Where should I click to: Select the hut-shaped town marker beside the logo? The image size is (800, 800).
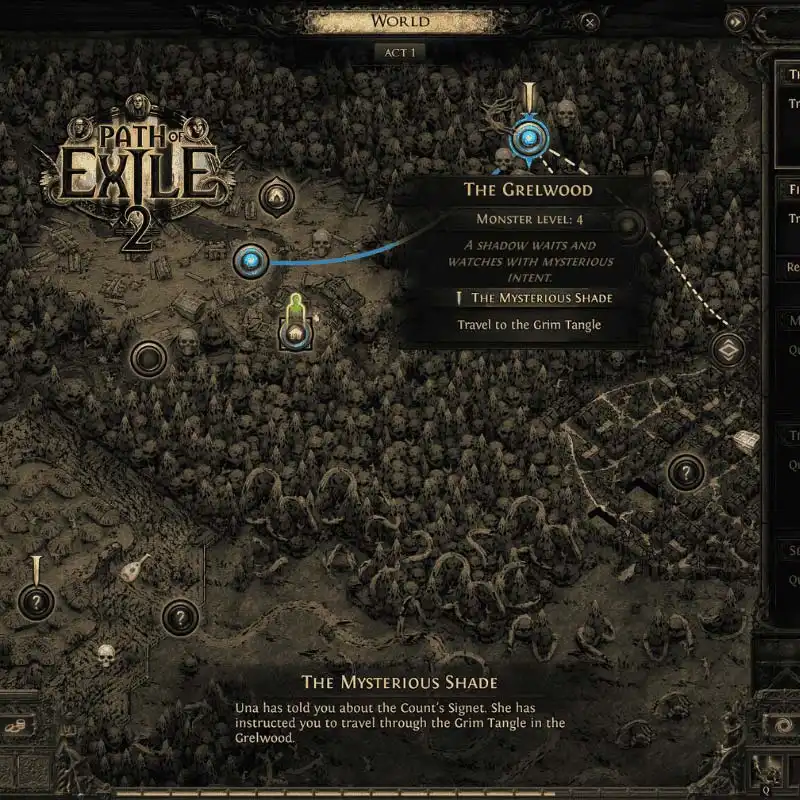pos(276,197)
